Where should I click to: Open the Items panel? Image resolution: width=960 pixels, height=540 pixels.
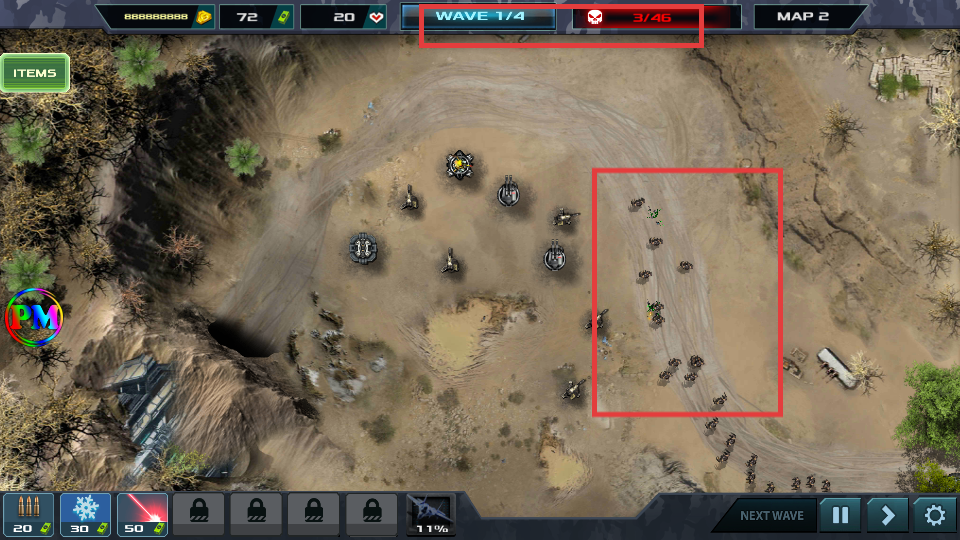35,73
